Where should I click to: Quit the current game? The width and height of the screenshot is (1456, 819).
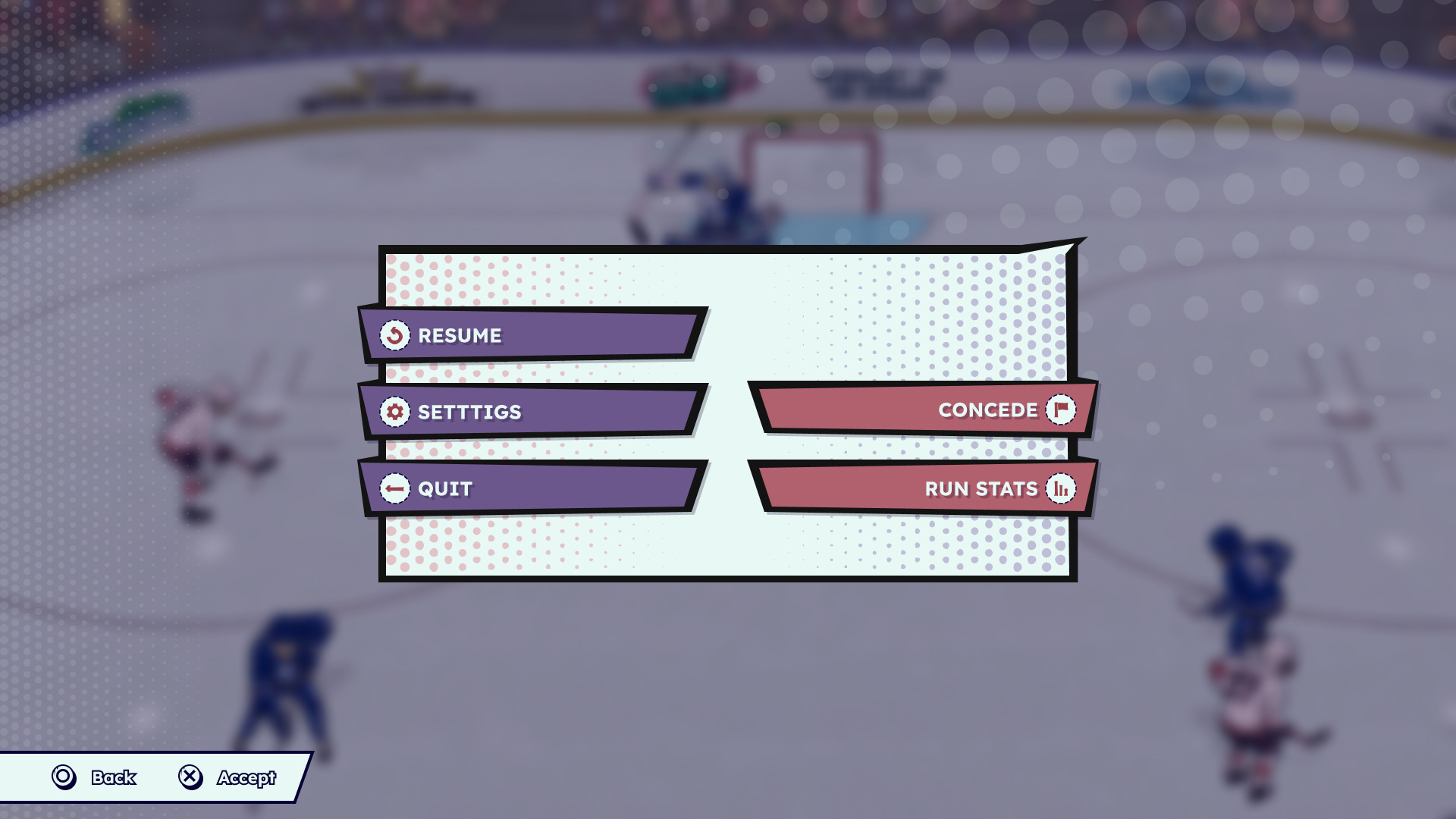coord(531,488)
